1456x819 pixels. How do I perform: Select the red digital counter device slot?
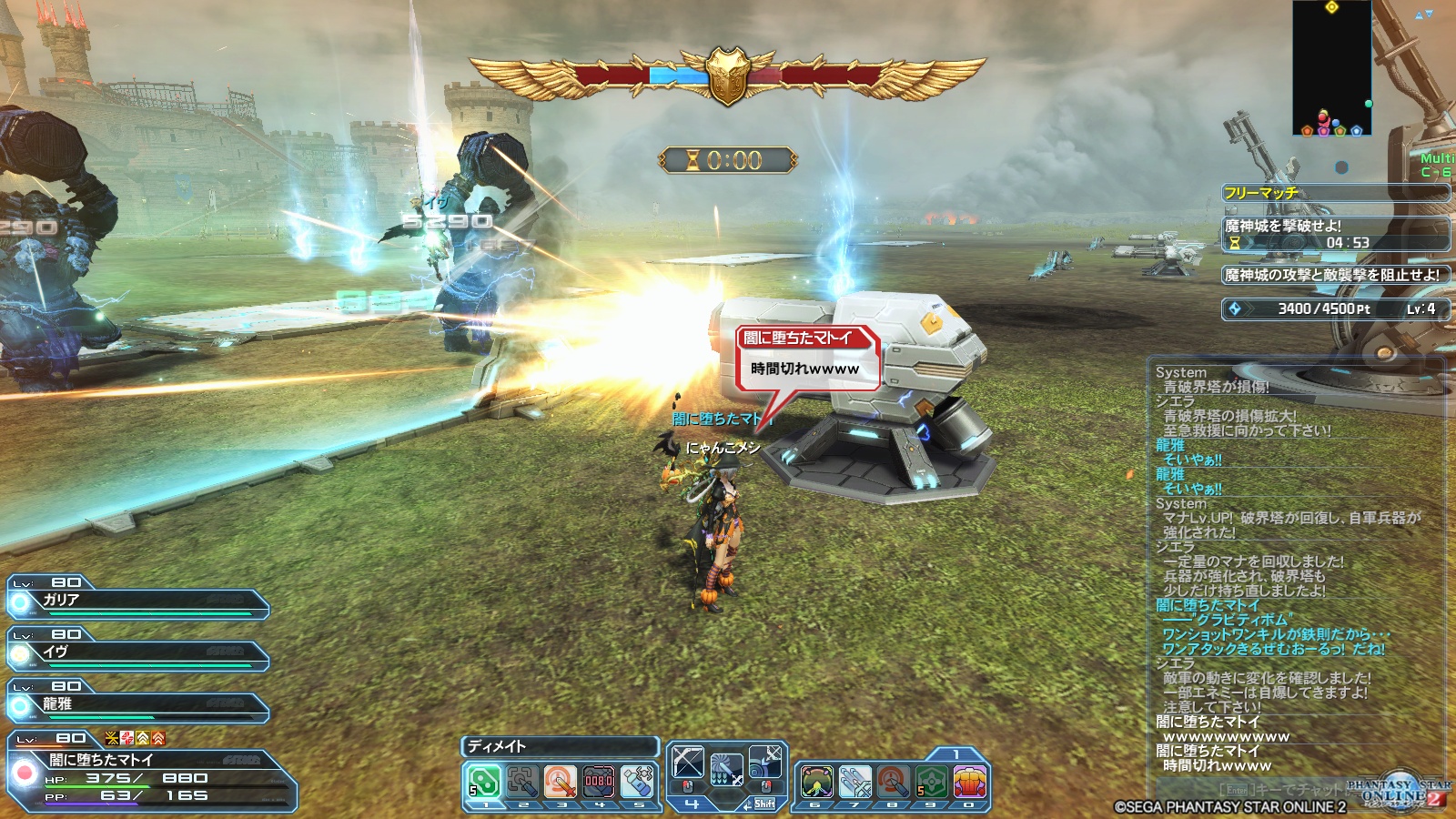pos(599,781)
